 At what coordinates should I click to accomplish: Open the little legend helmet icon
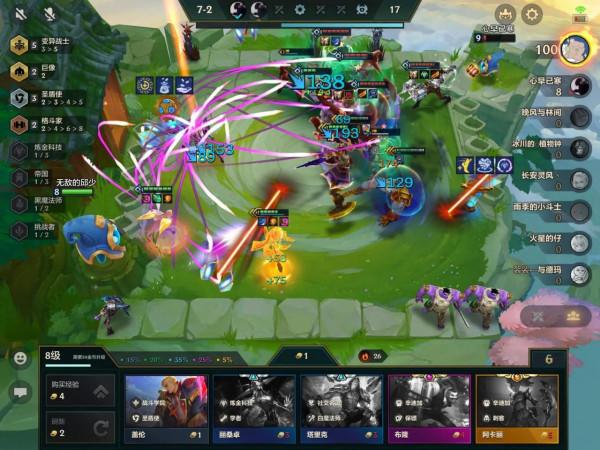pos(505,14)
